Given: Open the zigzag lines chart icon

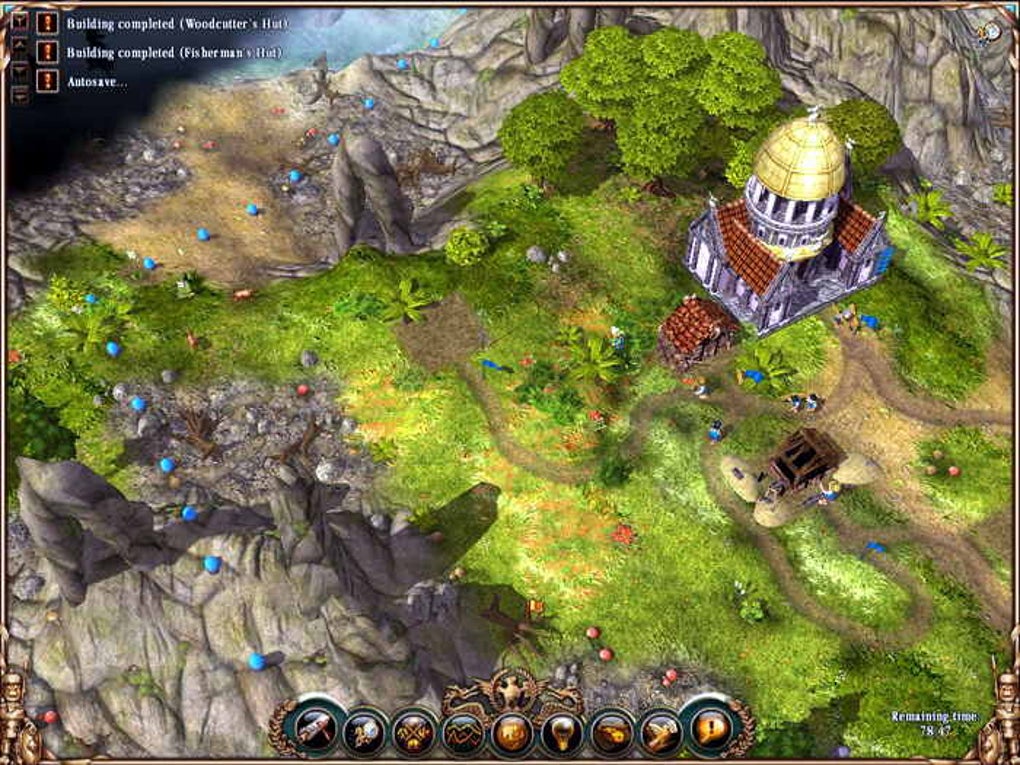Looking at the screenshot, I should point(464,735).
